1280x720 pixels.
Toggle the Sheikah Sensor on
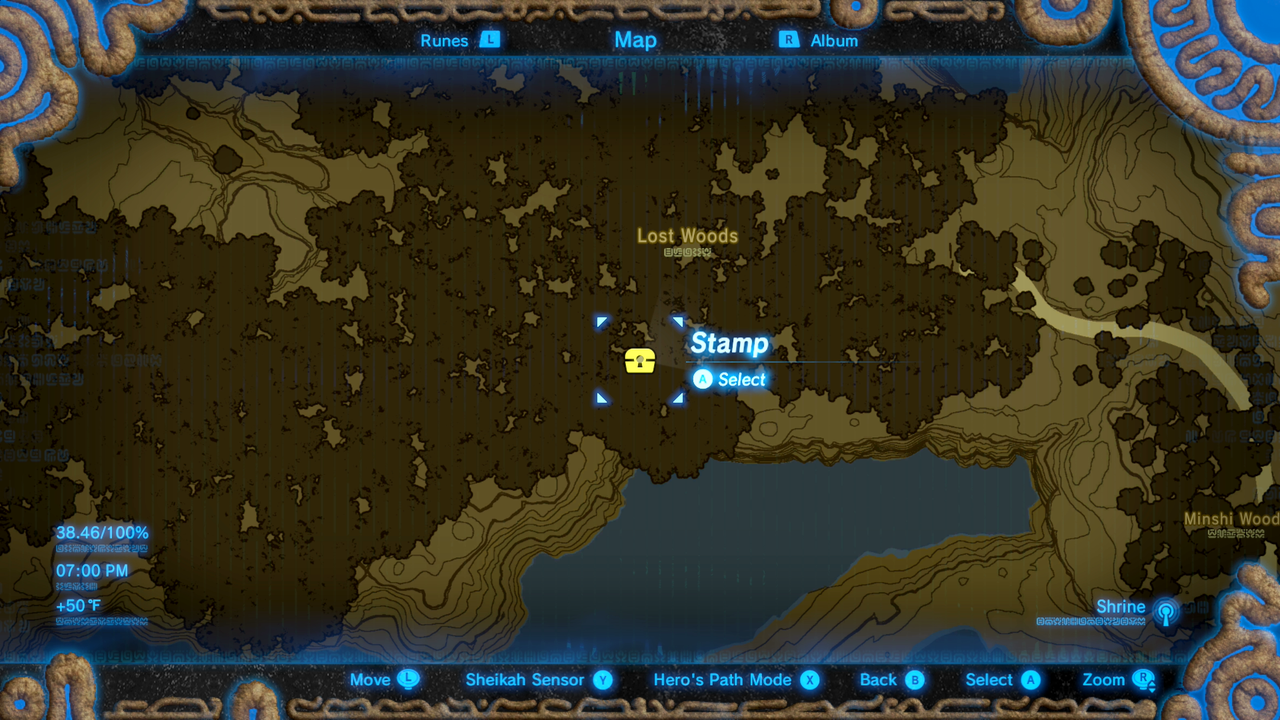(x=527, y=679)
